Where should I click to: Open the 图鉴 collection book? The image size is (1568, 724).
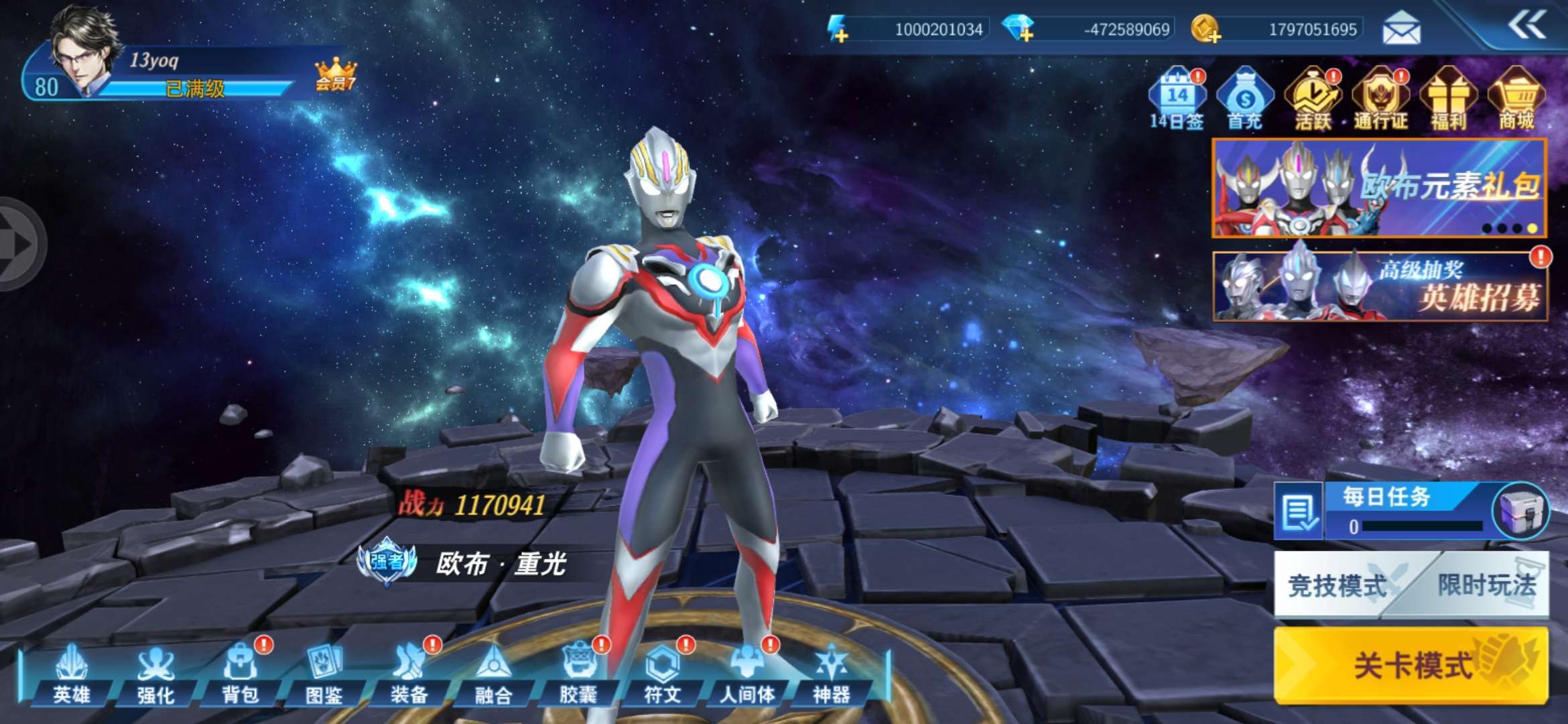click(x=324, y=675)
